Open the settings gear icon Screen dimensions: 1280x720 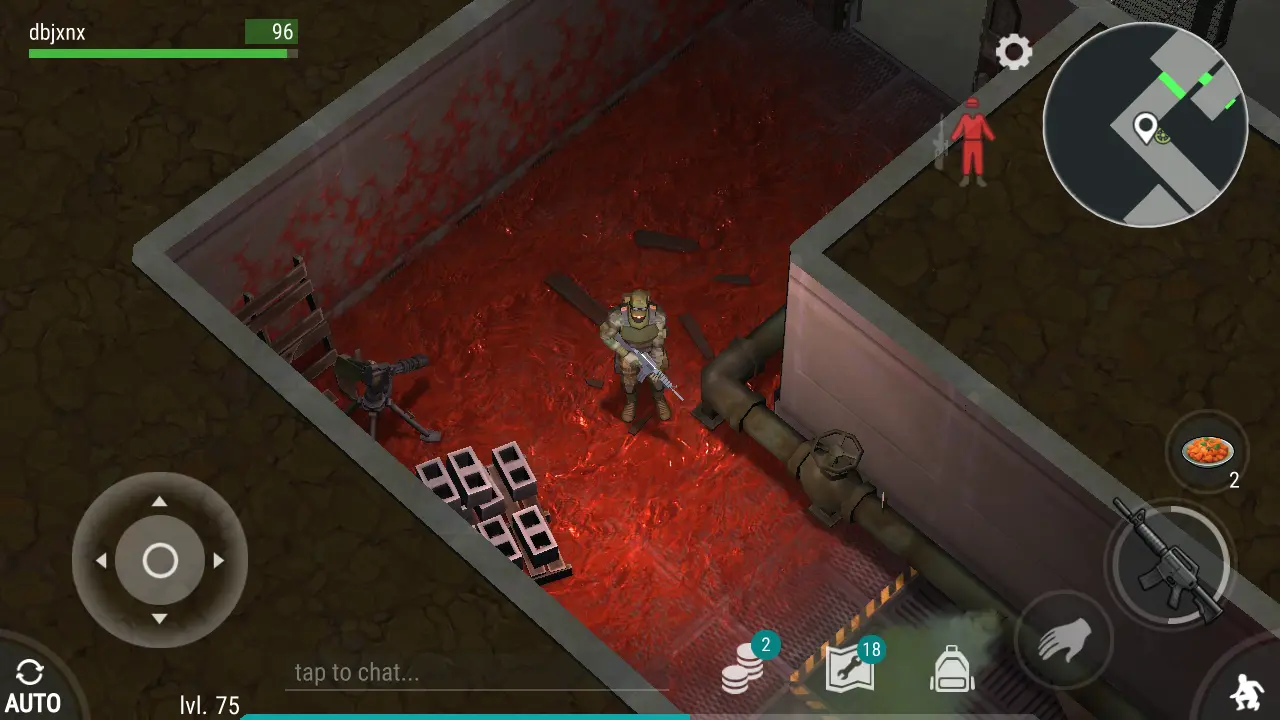pos(1013,52)
